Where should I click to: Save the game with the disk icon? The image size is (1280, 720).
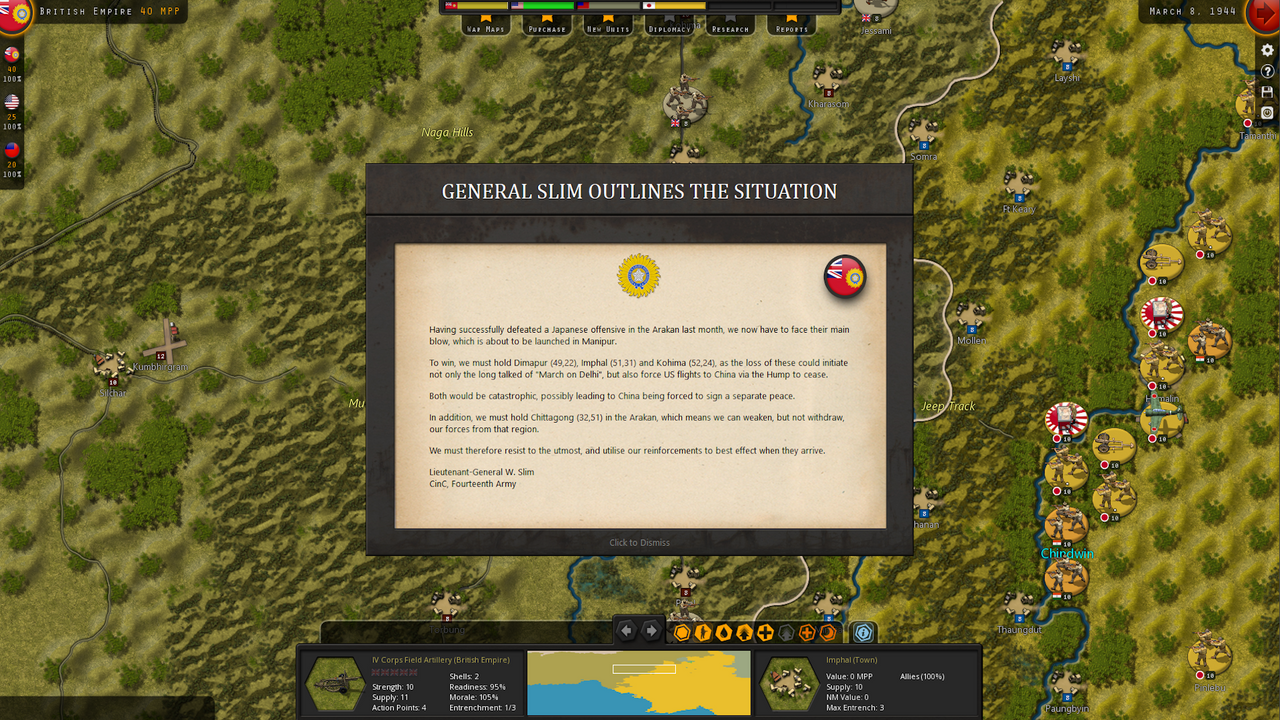[1266, 91]
